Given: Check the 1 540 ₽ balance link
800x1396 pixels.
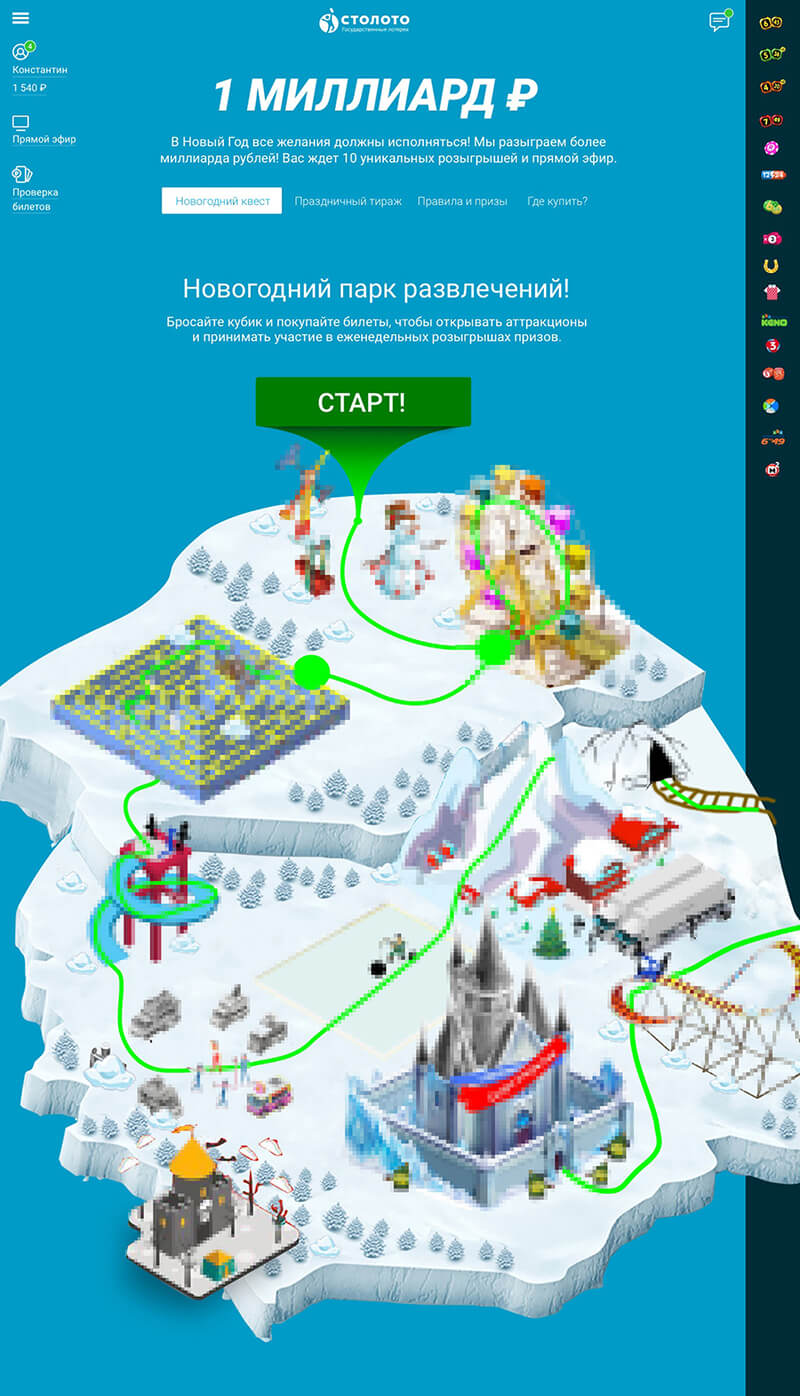Looking at the screenshot, I should [x=29, y=89].
